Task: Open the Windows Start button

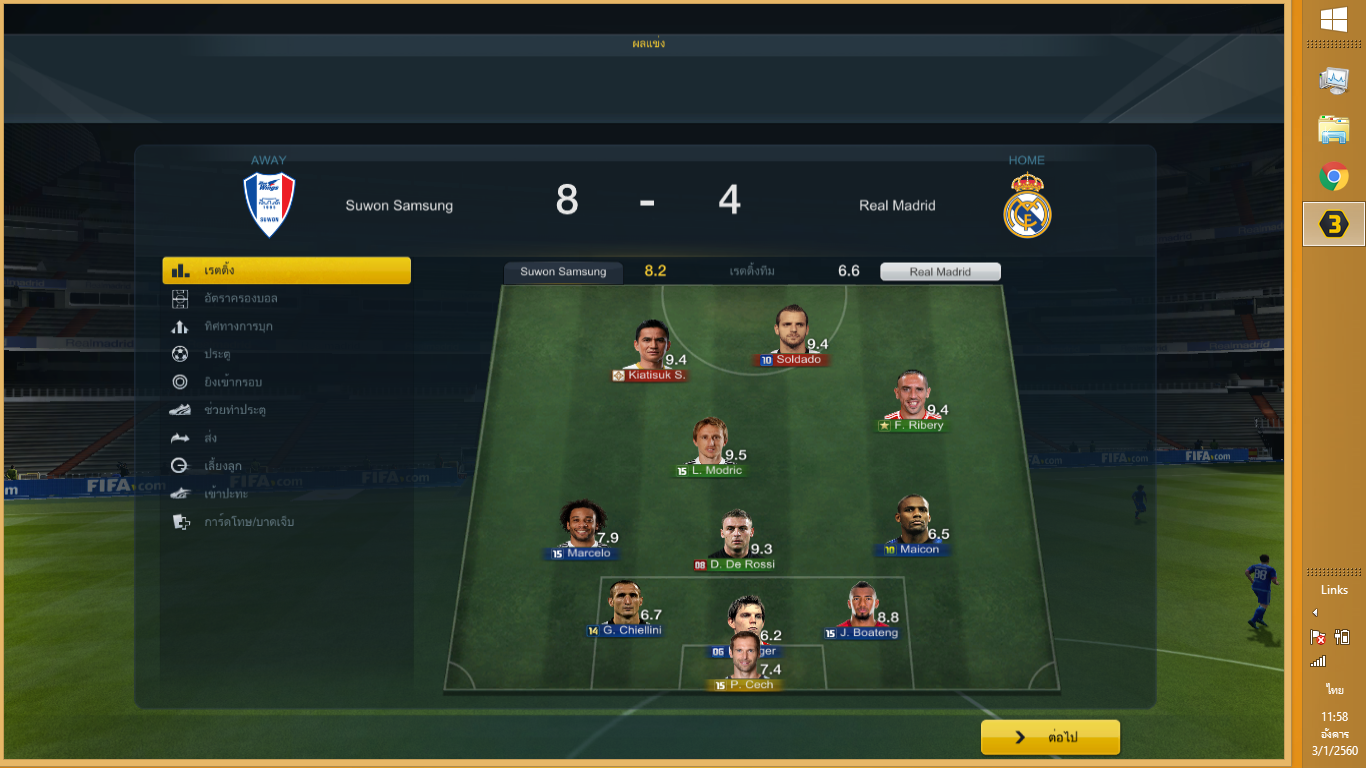Action: pyautogui.click(x=1333, y=20)
